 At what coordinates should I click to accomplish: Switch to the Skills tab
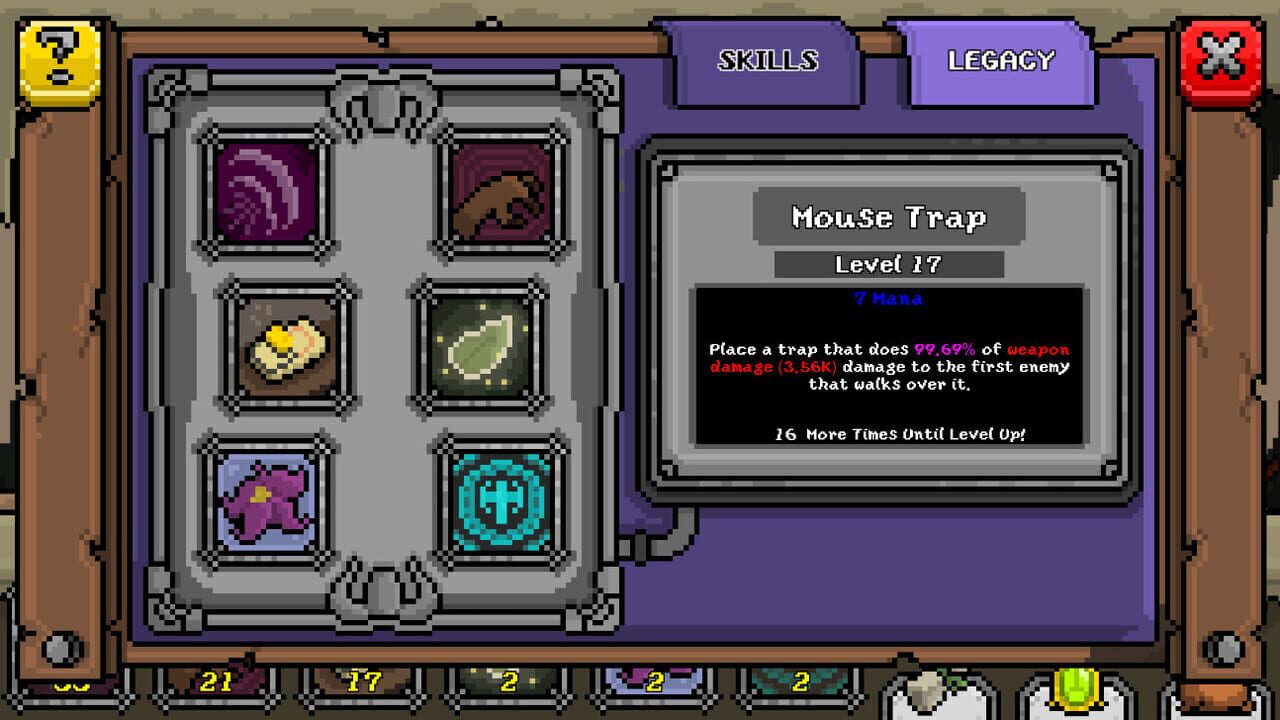click(x=766, y=61)
